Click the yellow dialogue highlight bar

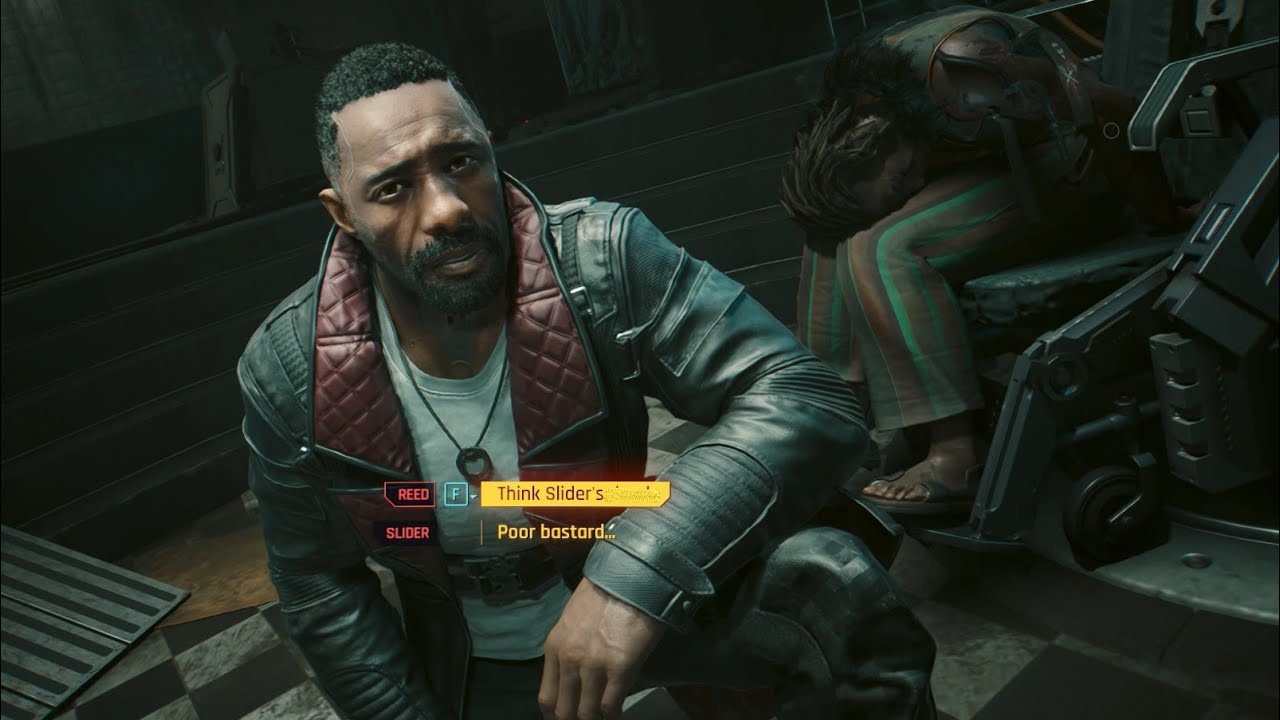coord(575,491)
